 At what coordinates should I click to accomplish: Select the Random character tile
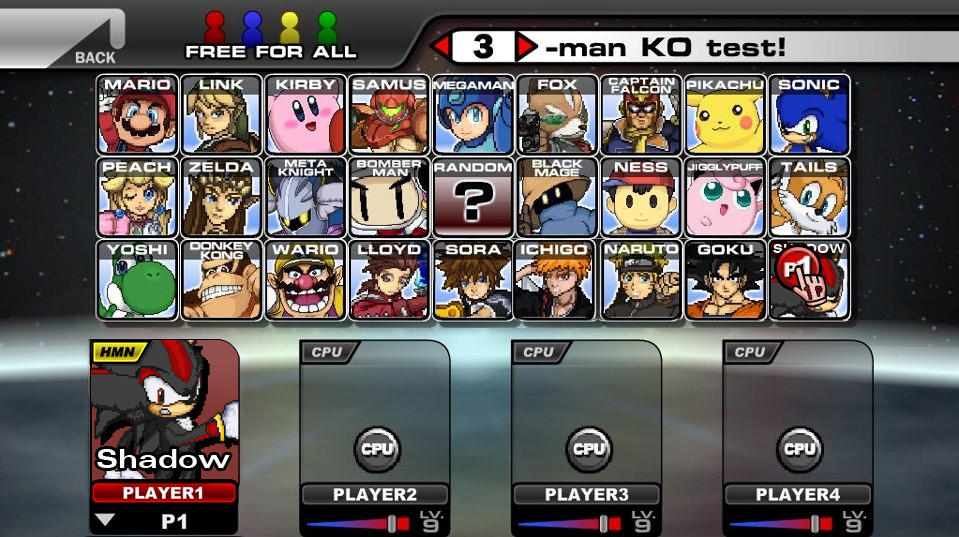[x=473, y=197]
